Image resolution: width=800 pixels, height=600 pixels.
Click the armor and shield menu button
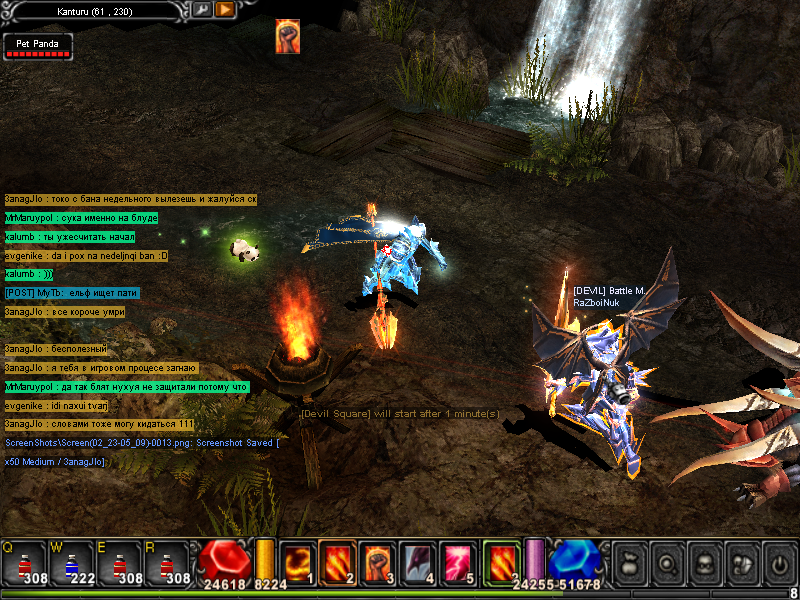coord(741,564)
